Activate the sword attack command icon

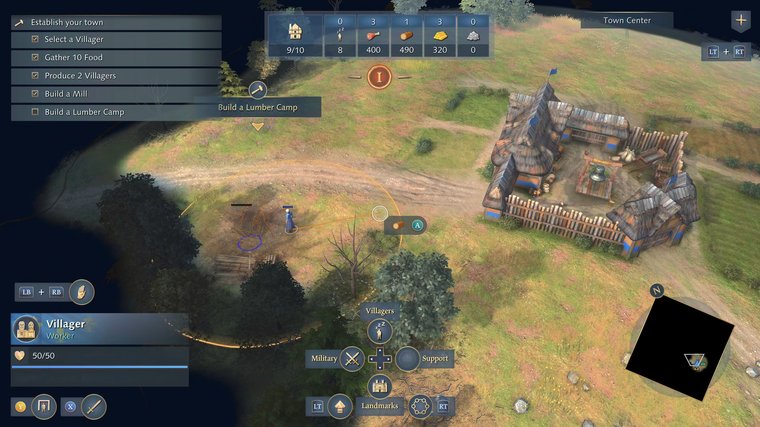point(94,406)
